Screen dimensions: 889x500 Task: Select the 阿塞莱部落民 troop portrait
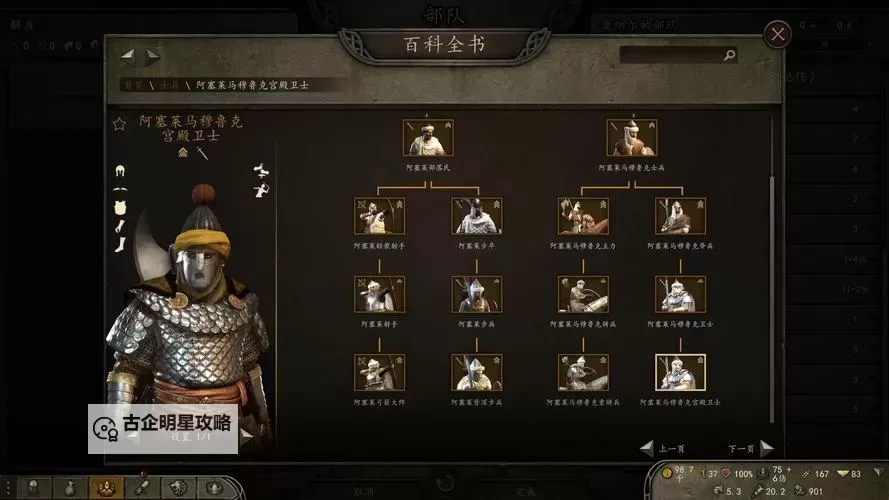pyautogui.click(x=428, y=138)
